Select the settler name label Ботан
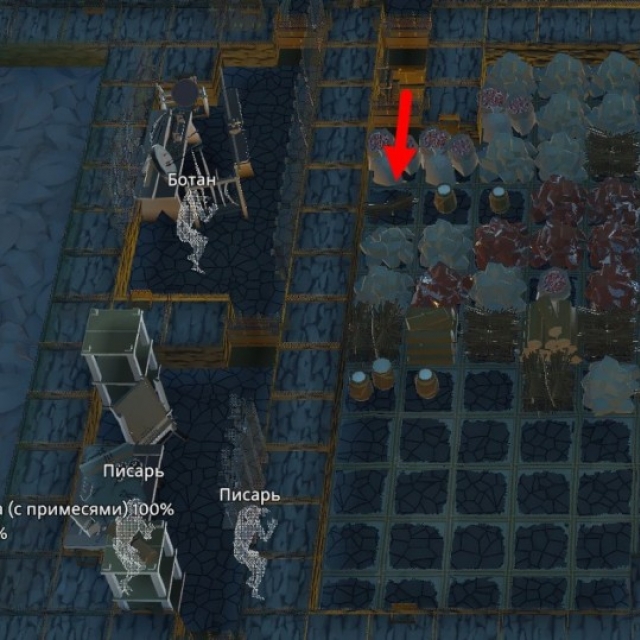 tap(191, 180)
